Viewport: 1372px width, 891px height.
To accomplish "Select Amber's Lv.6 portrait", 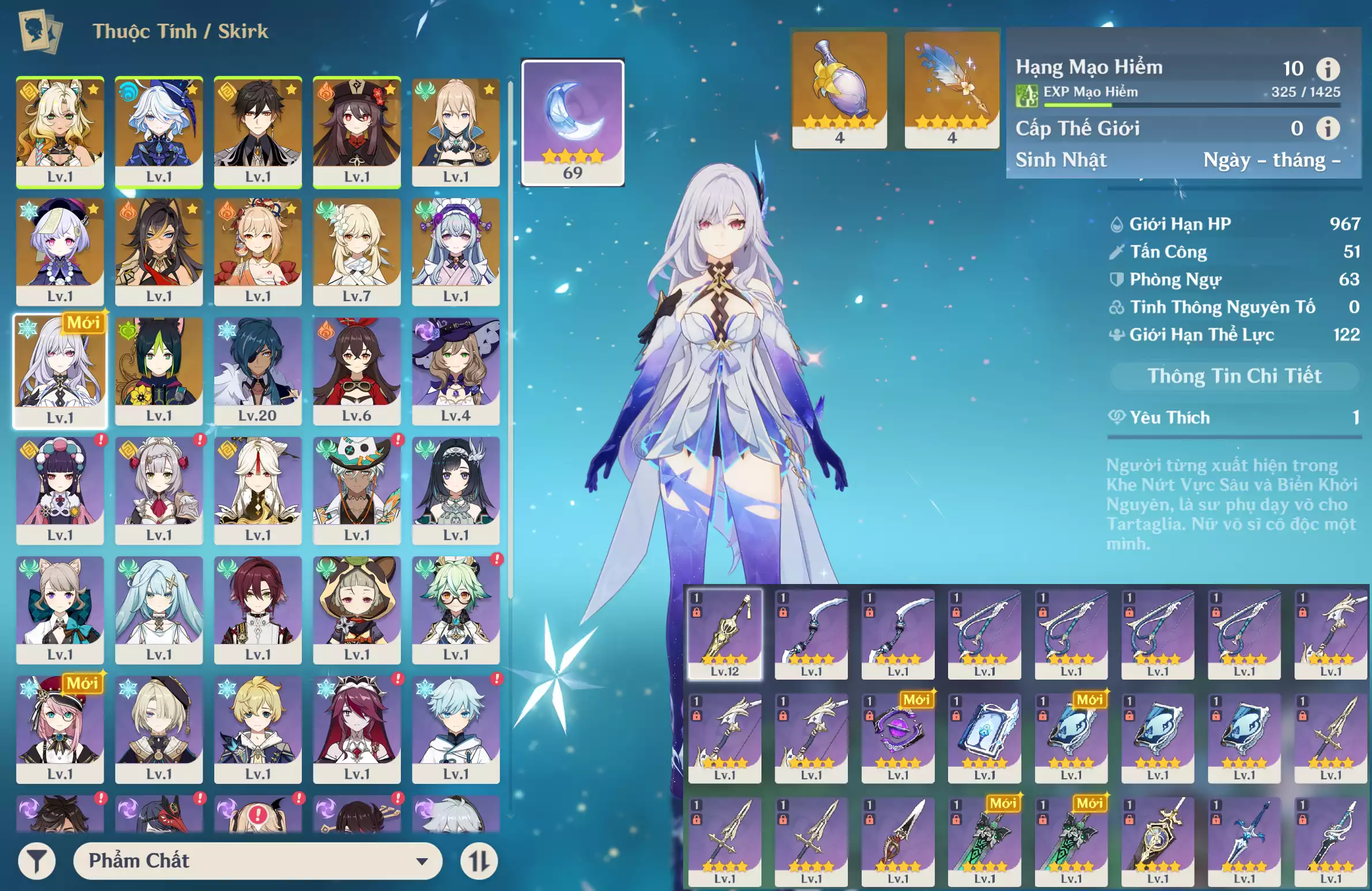I will click(357, 370).
